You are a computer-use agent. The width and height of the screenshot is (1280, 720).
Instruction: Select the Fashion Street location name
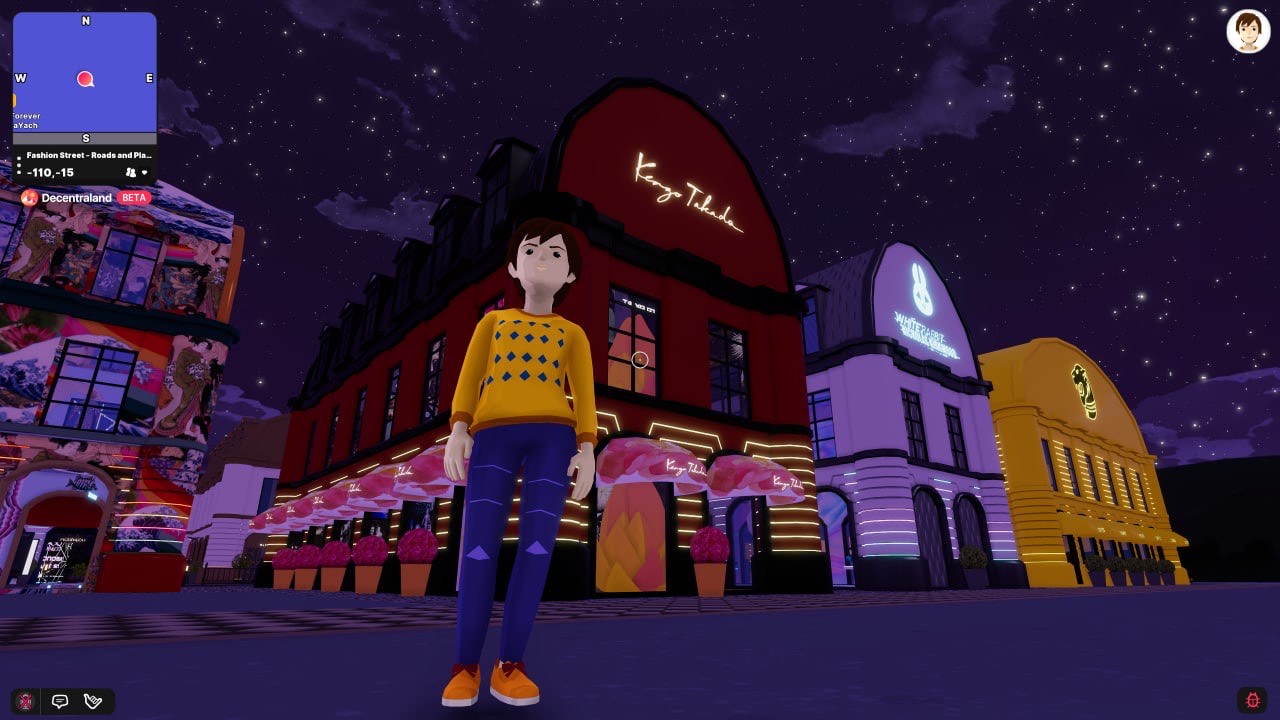point(89,155)
